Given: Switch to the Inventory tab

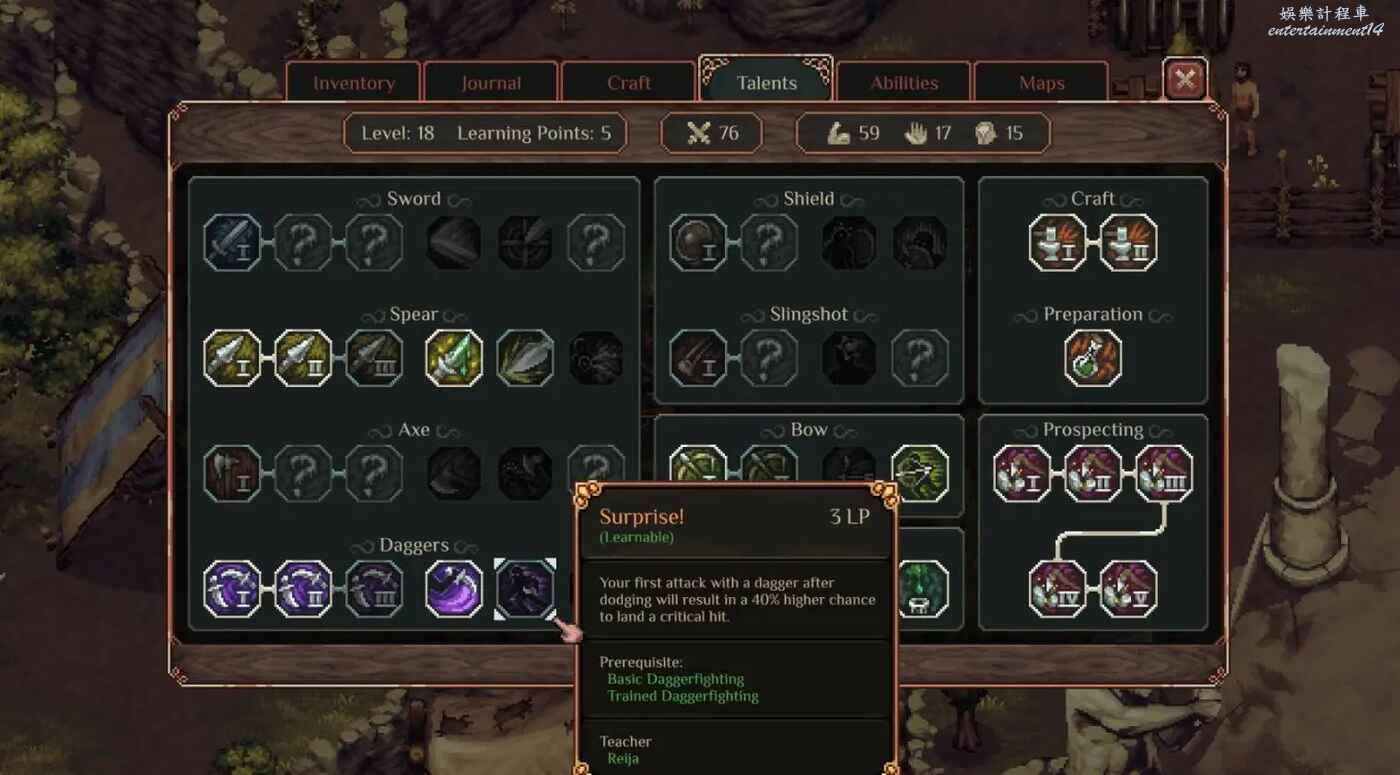Looking at the screenshot, I should click(354, 83).
